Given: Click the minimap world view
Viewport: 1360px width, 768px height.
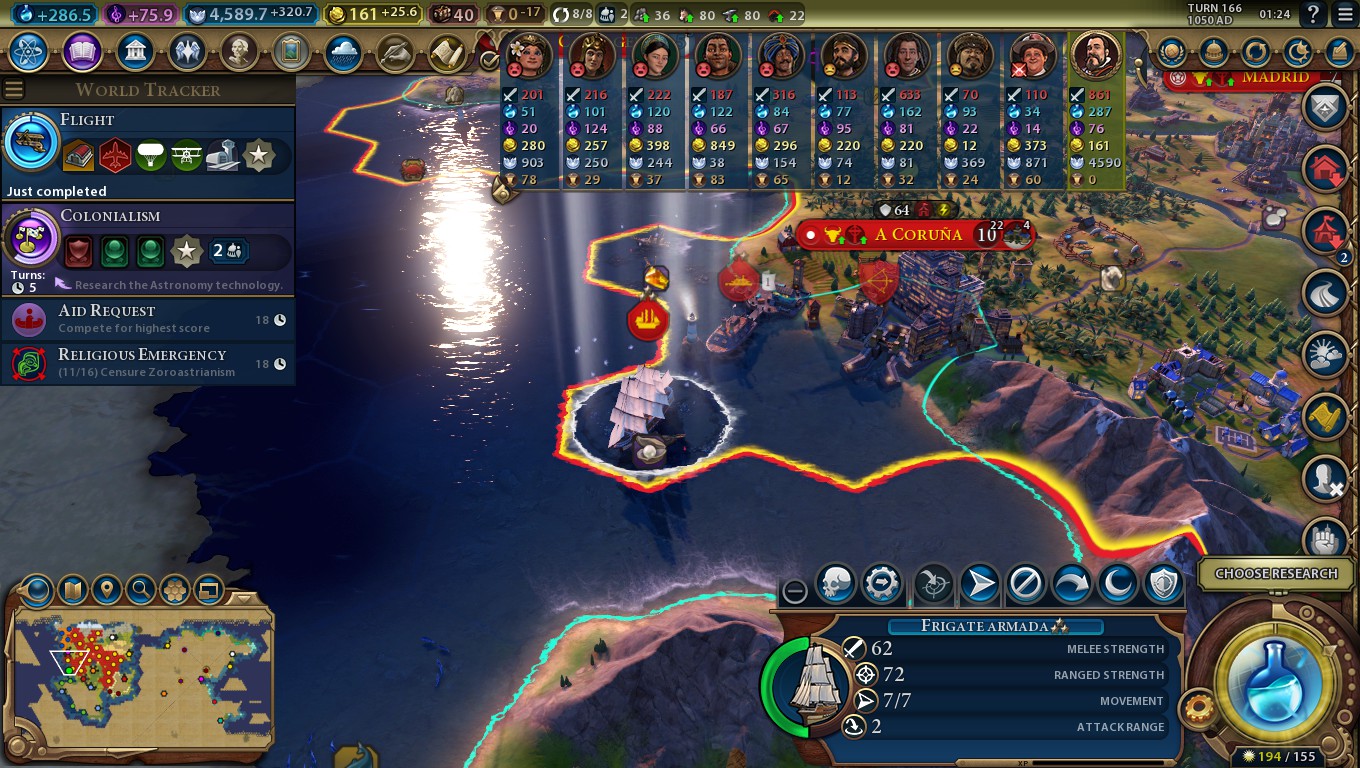Looking at the screenshot, I should click(140, 670).
